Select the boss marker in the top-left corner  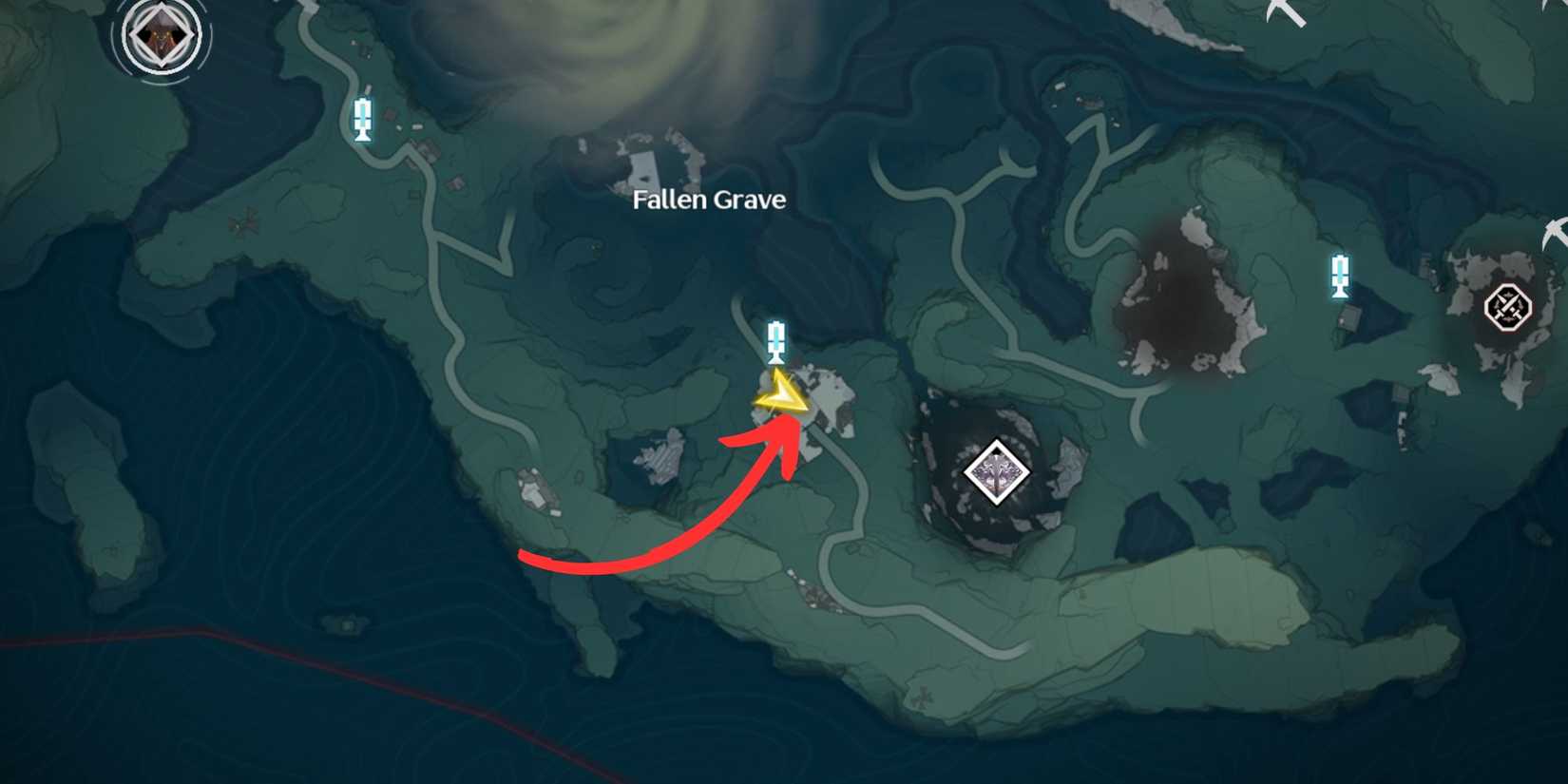[160, 36]
